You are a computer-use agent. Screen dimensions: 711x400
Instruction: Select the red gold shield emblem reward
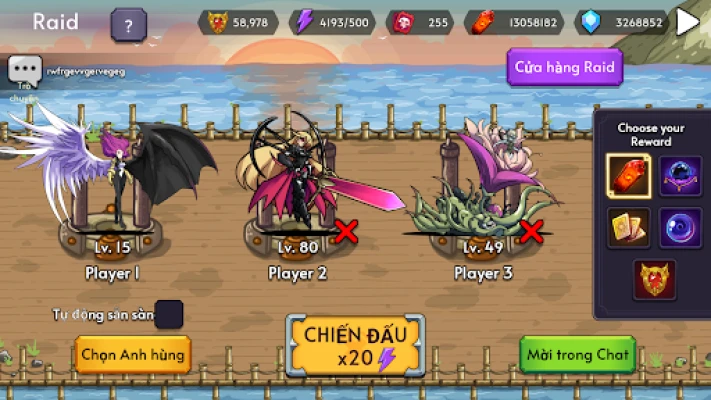coord(654,280)
